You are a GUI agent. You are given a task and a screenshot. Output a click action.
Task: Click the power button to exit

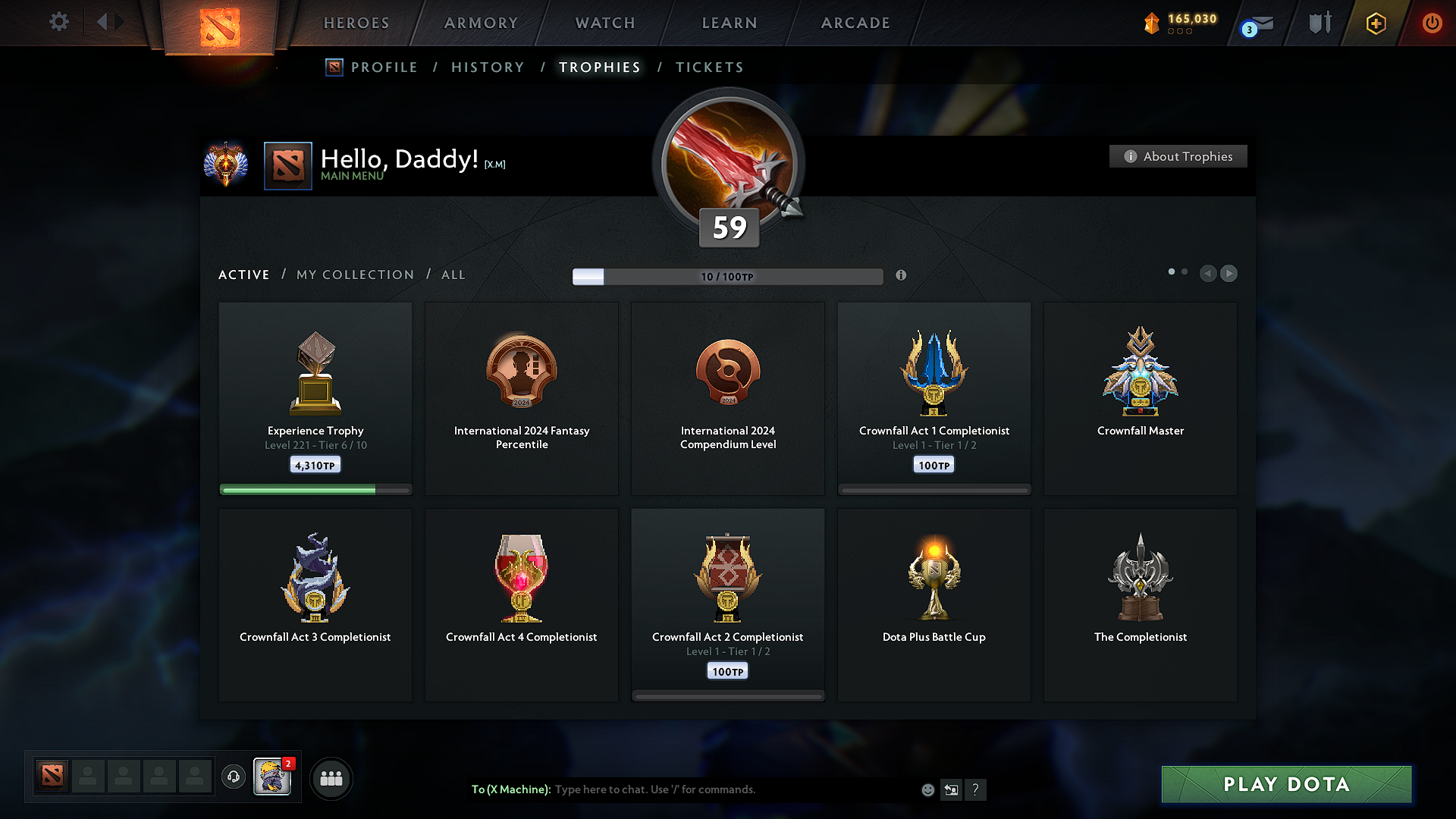tap(1432, 24)
